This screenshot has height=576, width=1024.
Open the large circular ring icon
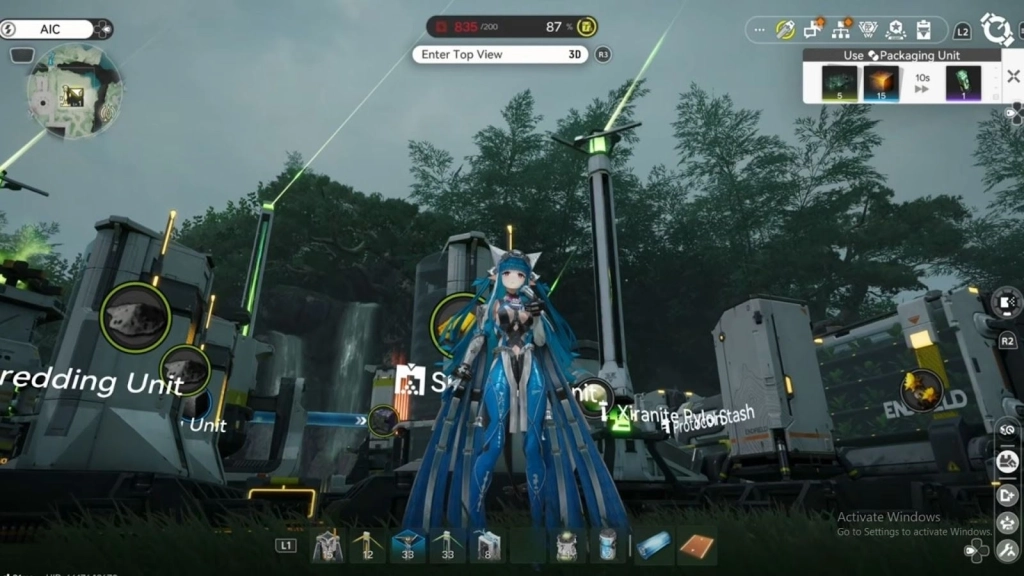click(x=997, y=28)
